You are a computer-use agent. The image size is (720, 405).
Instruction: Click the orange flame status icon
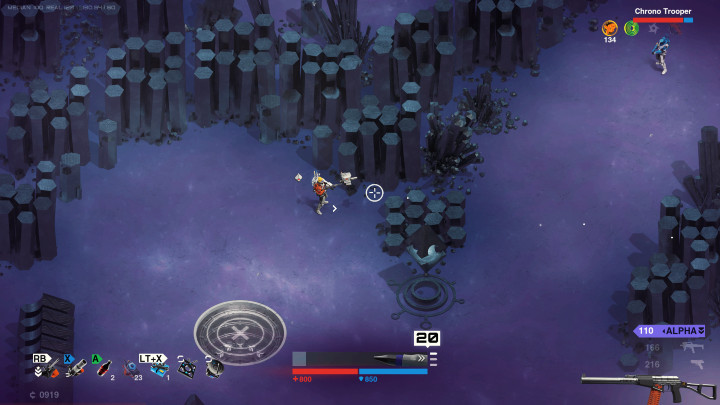609,28
